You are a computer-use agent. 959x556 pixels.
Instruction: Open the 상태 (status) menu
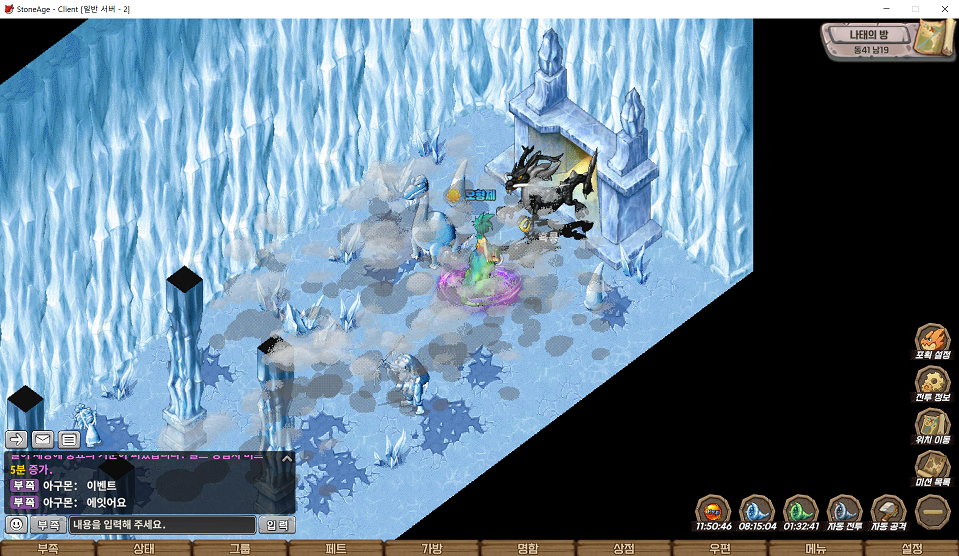click(144, 548)
